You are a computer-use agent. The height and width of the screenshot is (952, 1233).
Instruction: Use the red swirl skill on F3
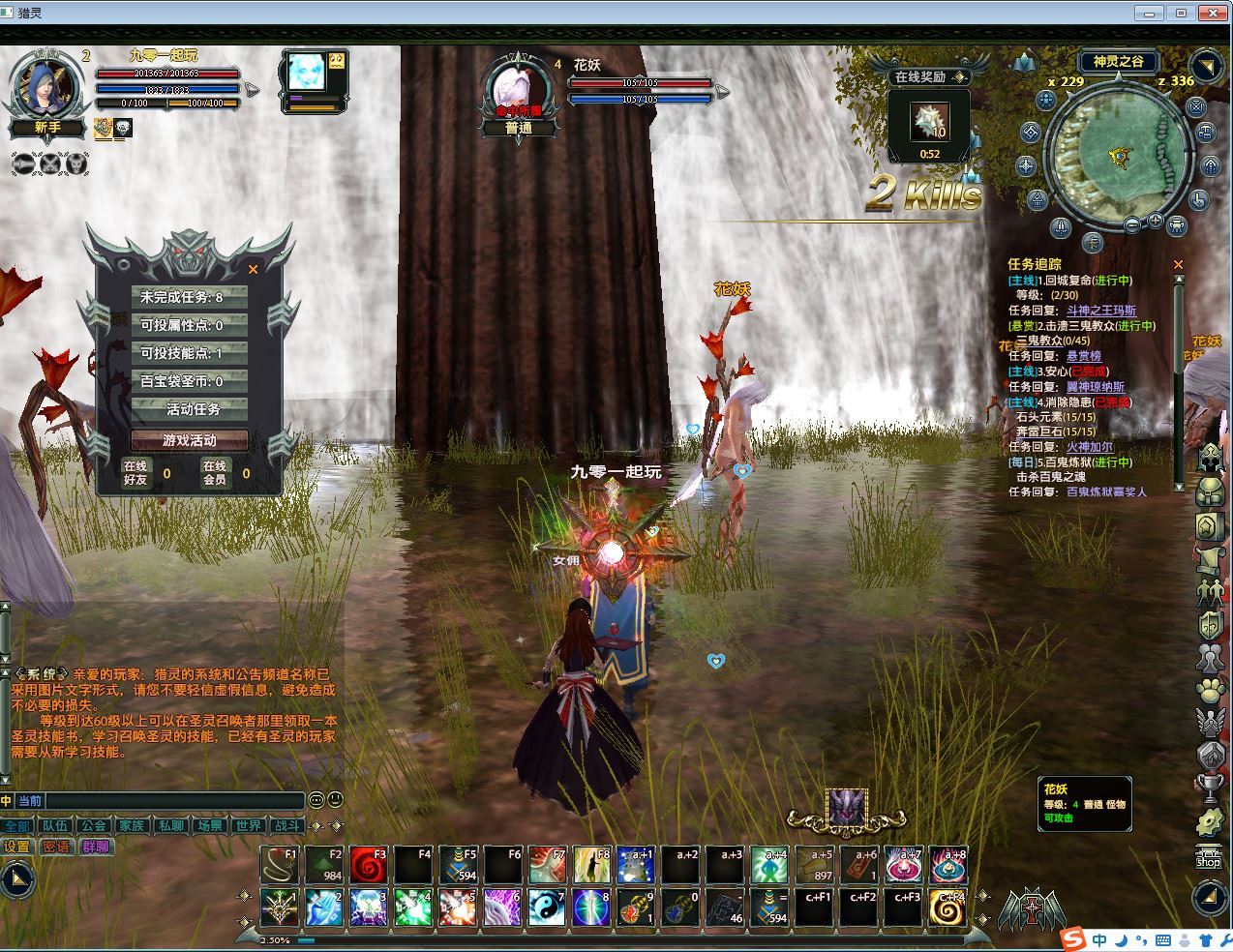(368, 866)
